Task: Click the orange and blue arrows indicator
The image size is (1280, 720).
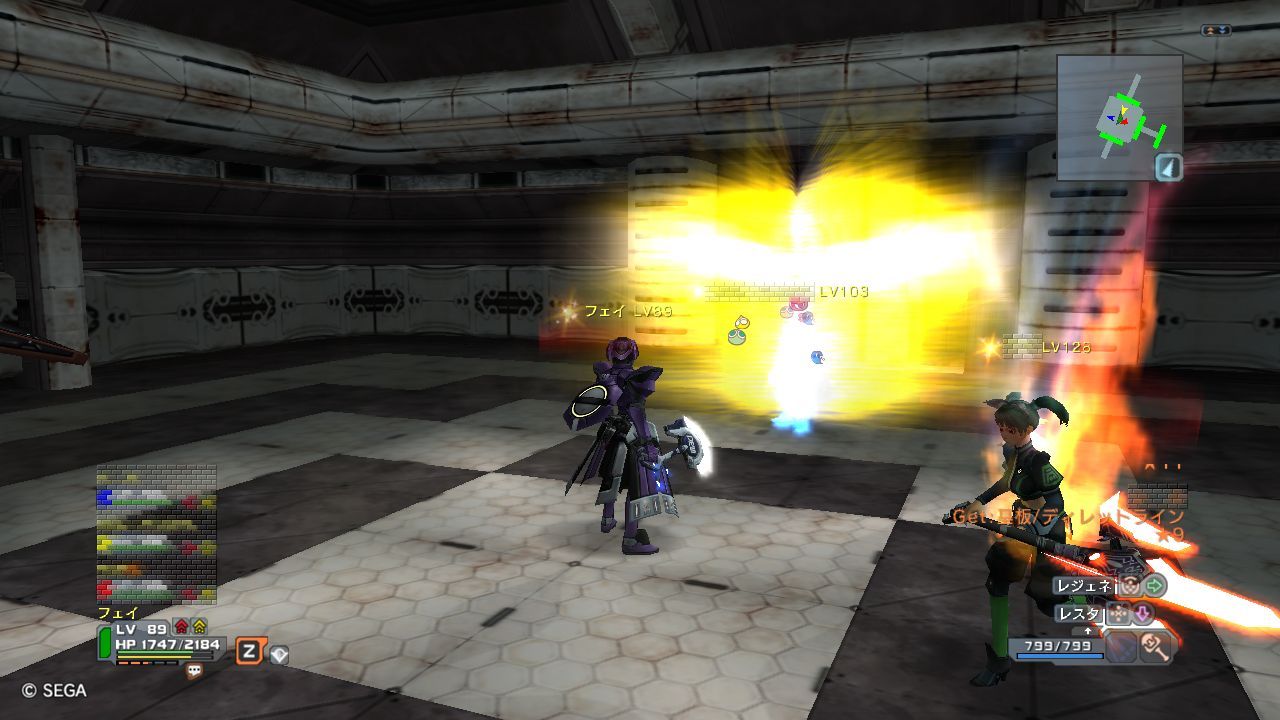Action: tap(1216, 31)
